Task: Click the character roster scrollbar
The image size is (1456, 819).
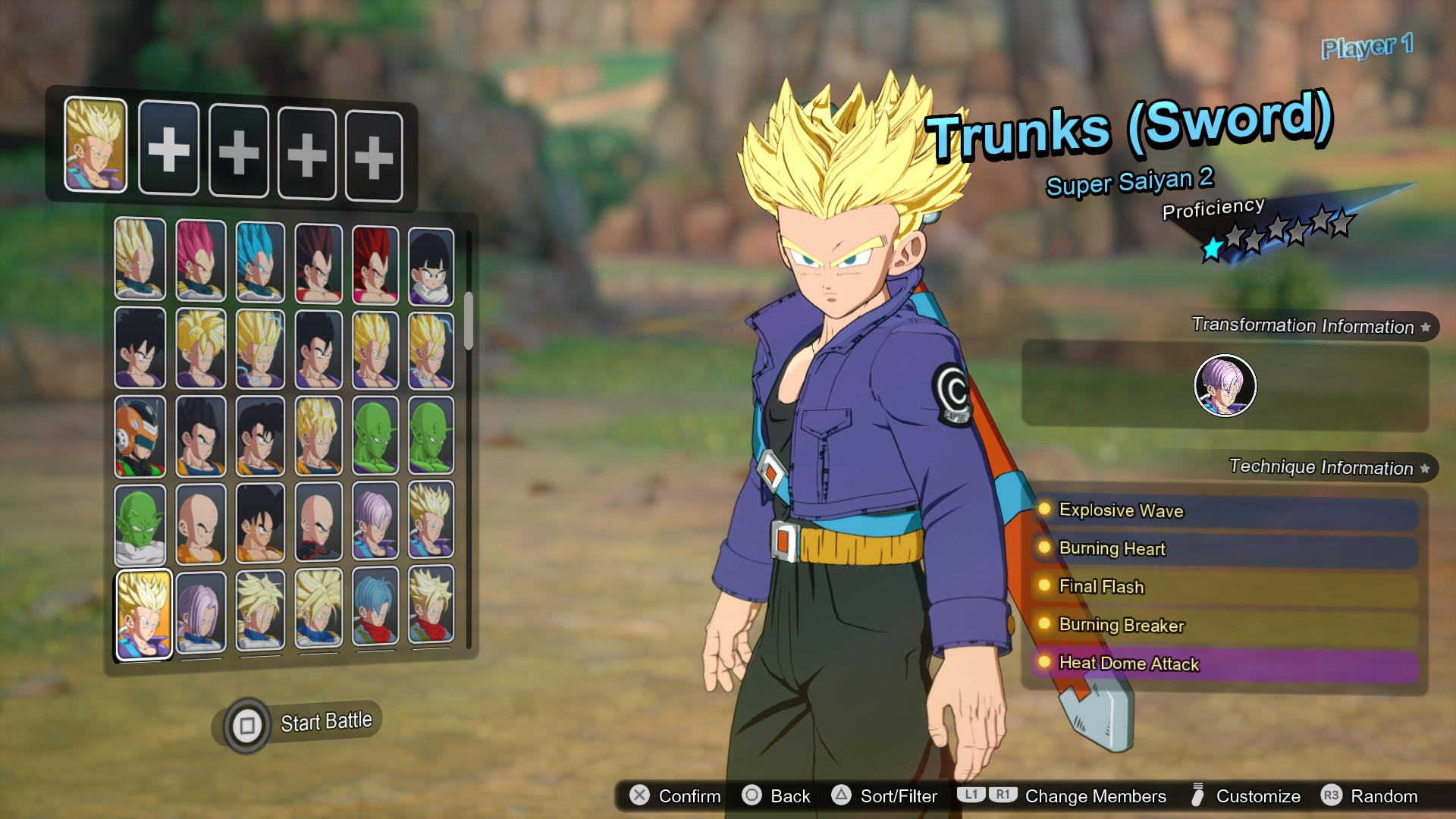Action: (469, 321)
